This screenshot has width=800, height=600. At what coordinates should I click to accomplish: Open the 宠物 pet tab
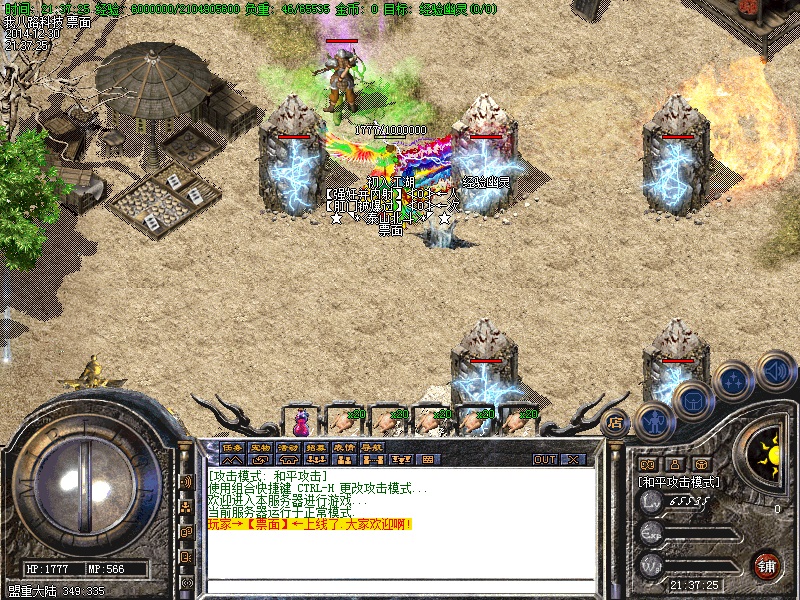click(x=261, y=447)
